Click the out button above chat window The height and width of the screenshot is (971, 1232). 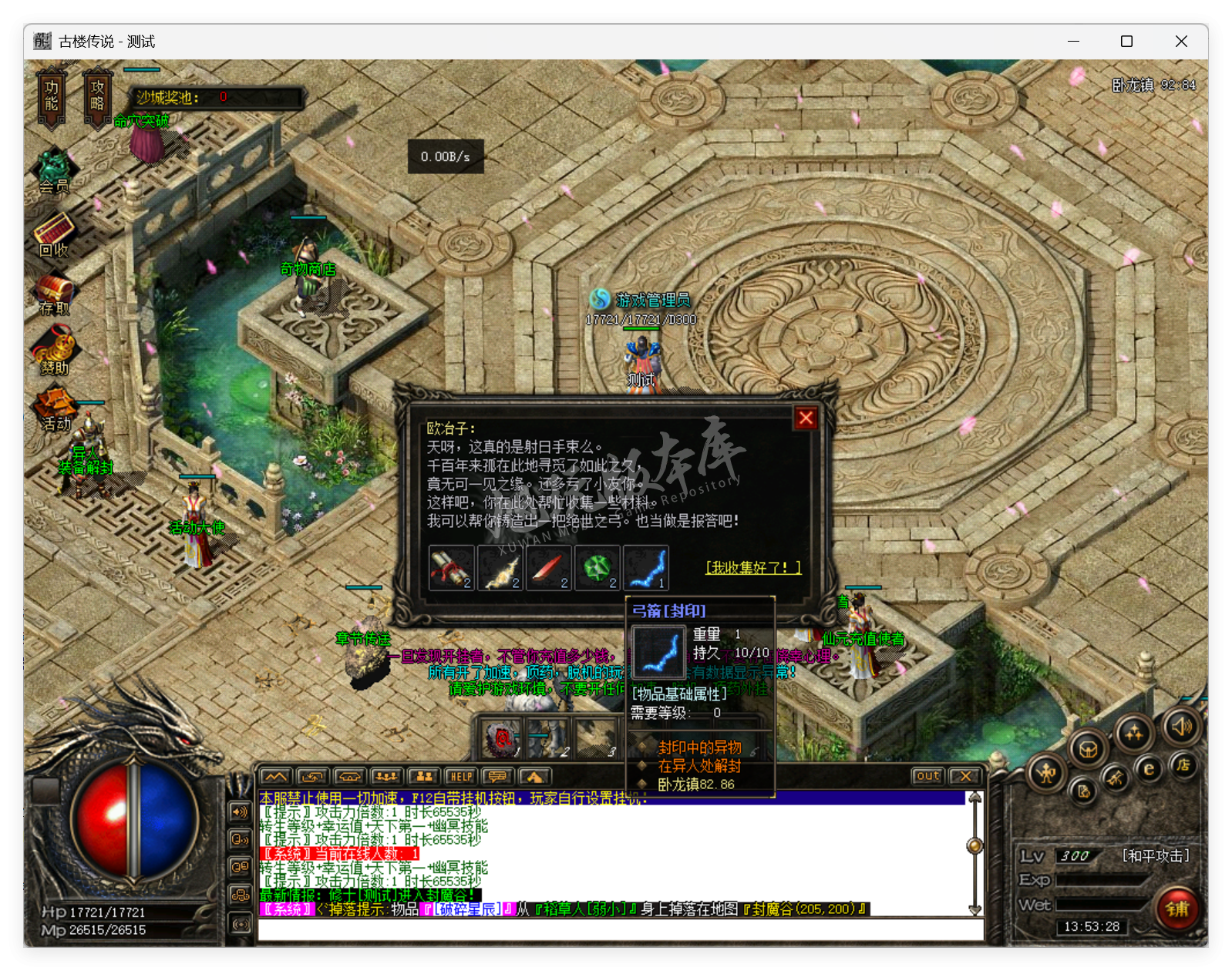pos(927,777)
